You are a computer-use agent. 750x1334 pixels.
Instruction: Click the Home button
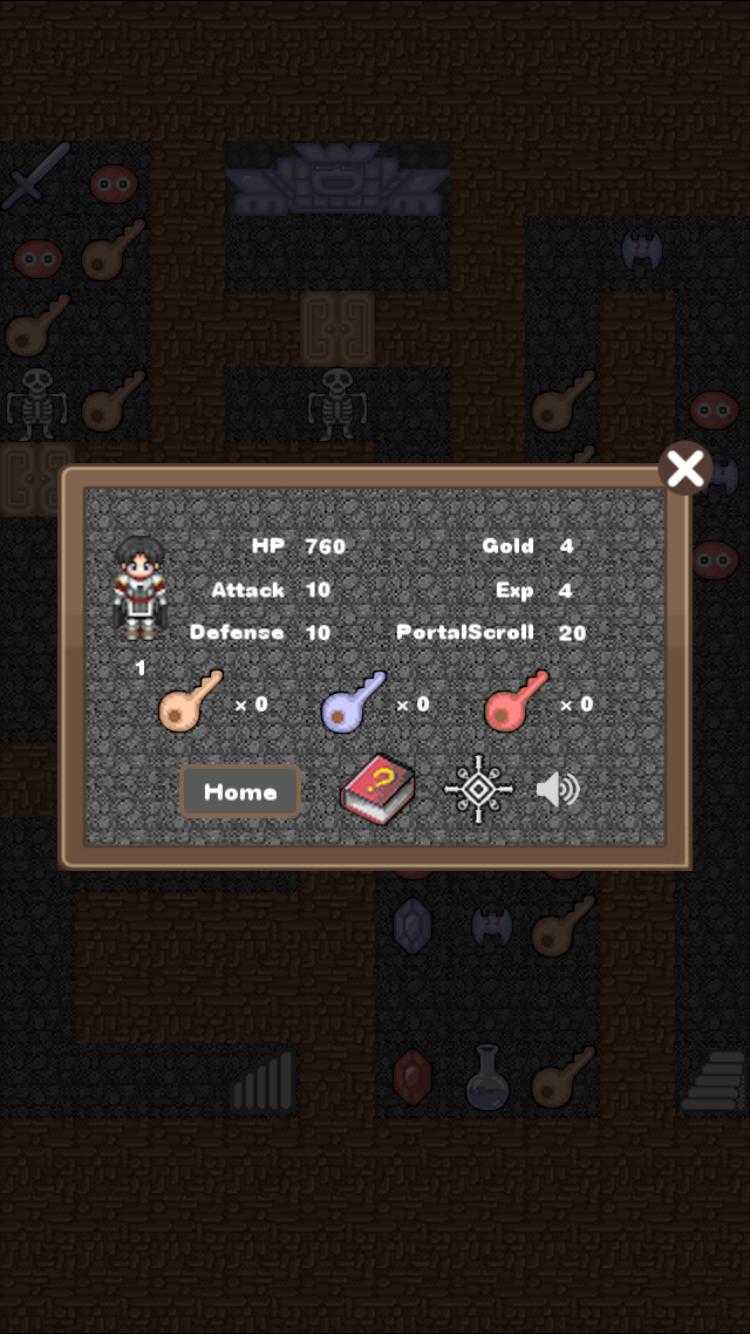tap(240, 792)
